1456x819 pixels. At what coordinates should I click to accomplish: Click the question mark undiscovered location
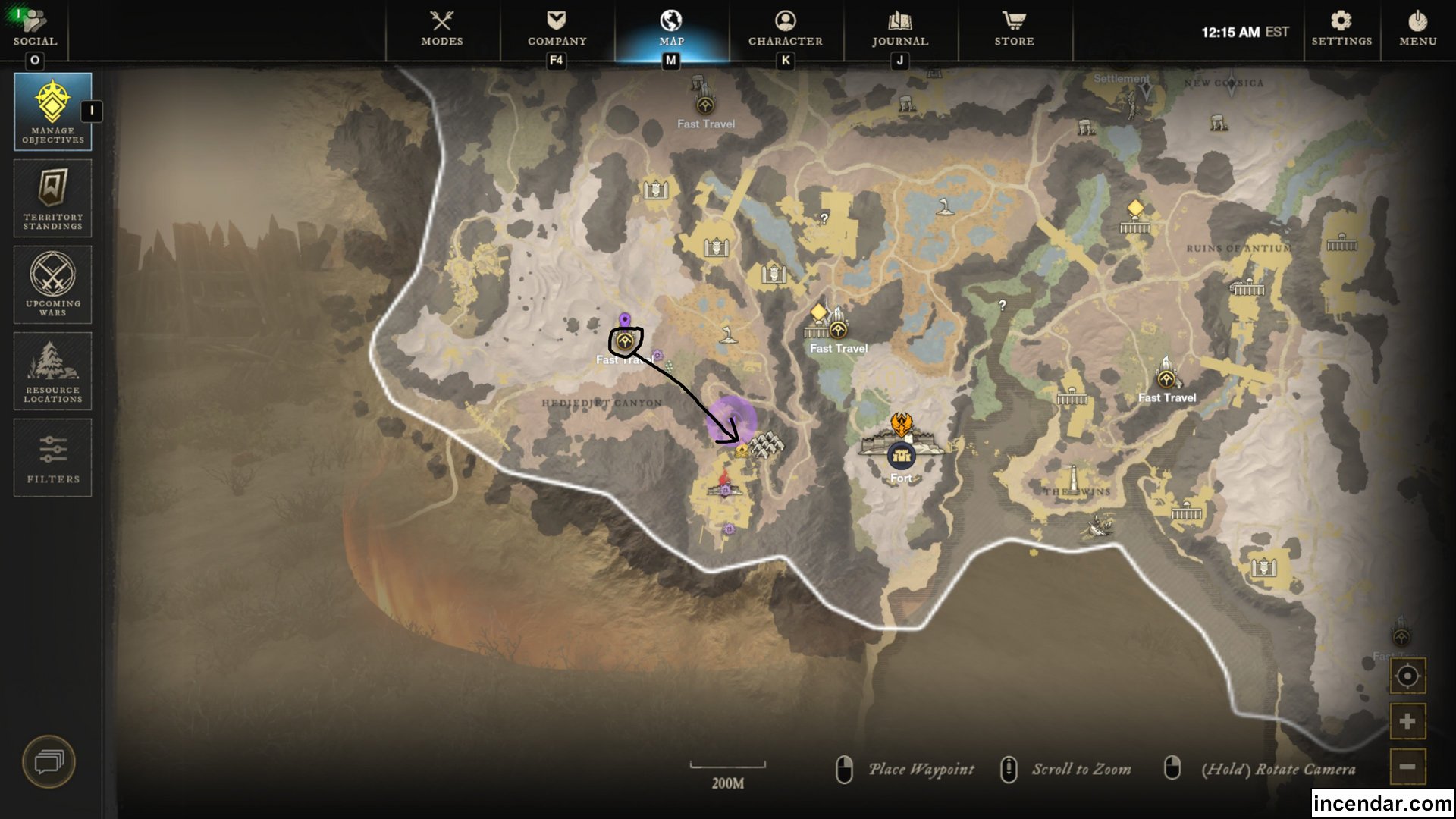pos(824,218)
